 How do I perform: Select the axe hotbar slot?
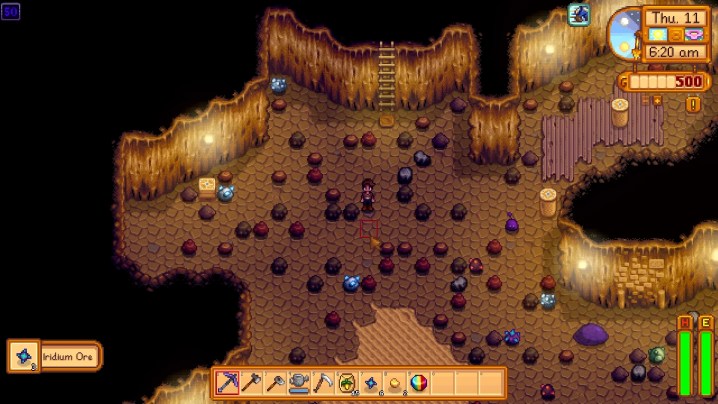coord(252,383)
